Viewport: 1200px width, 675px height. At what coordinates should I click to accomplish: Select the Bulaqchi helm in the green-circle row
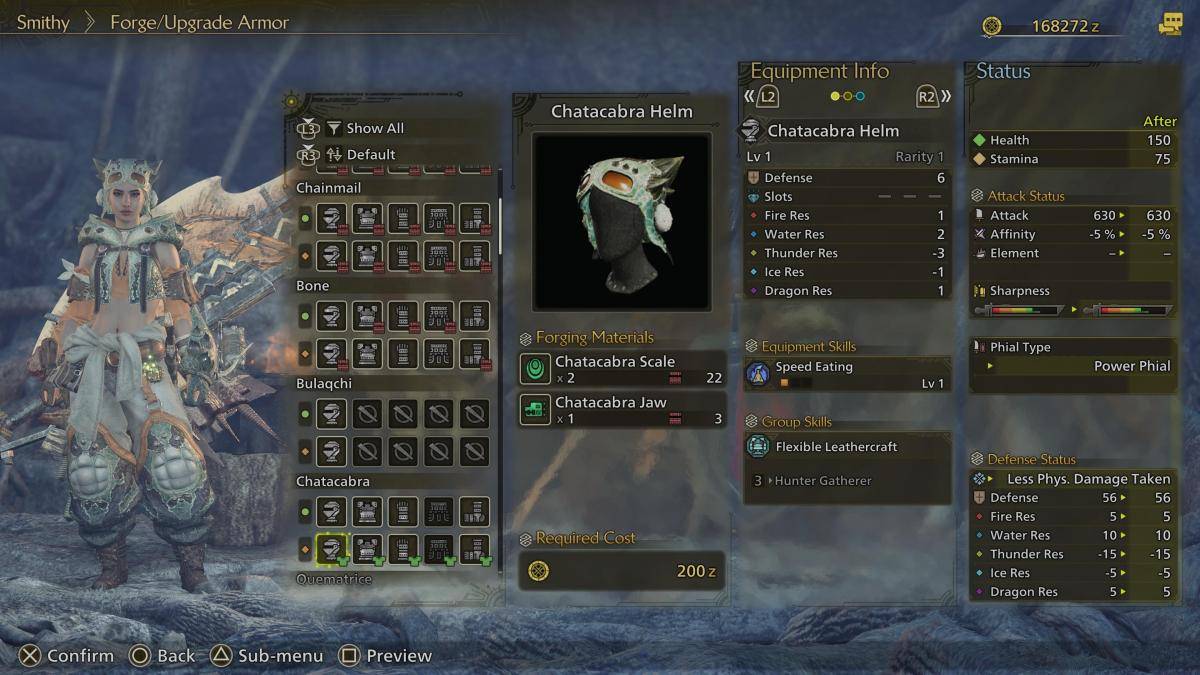332,414
